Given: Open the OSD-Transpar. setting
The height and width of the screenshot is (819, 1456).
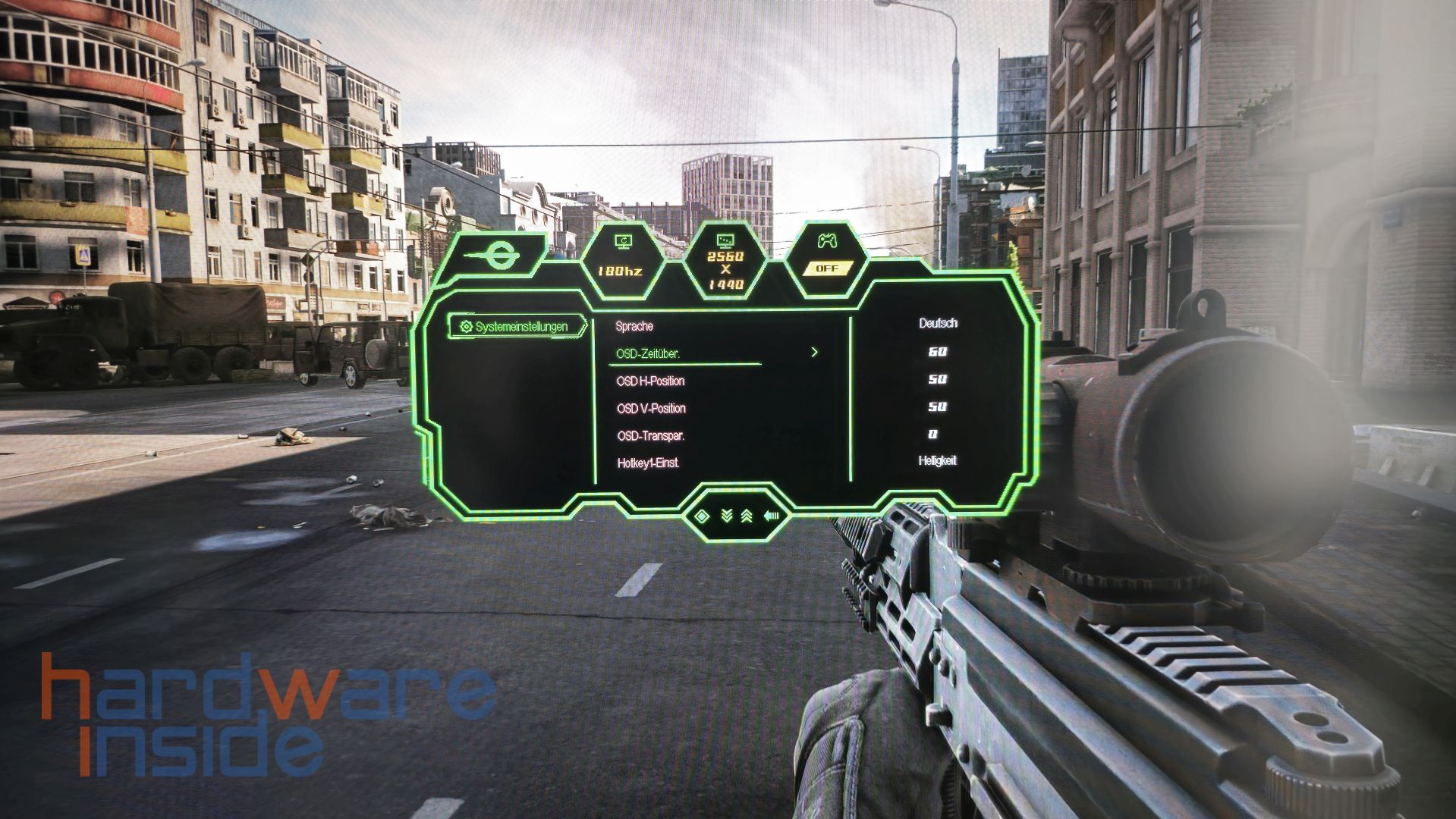Looking at the screenshot, I should (650, 435).
